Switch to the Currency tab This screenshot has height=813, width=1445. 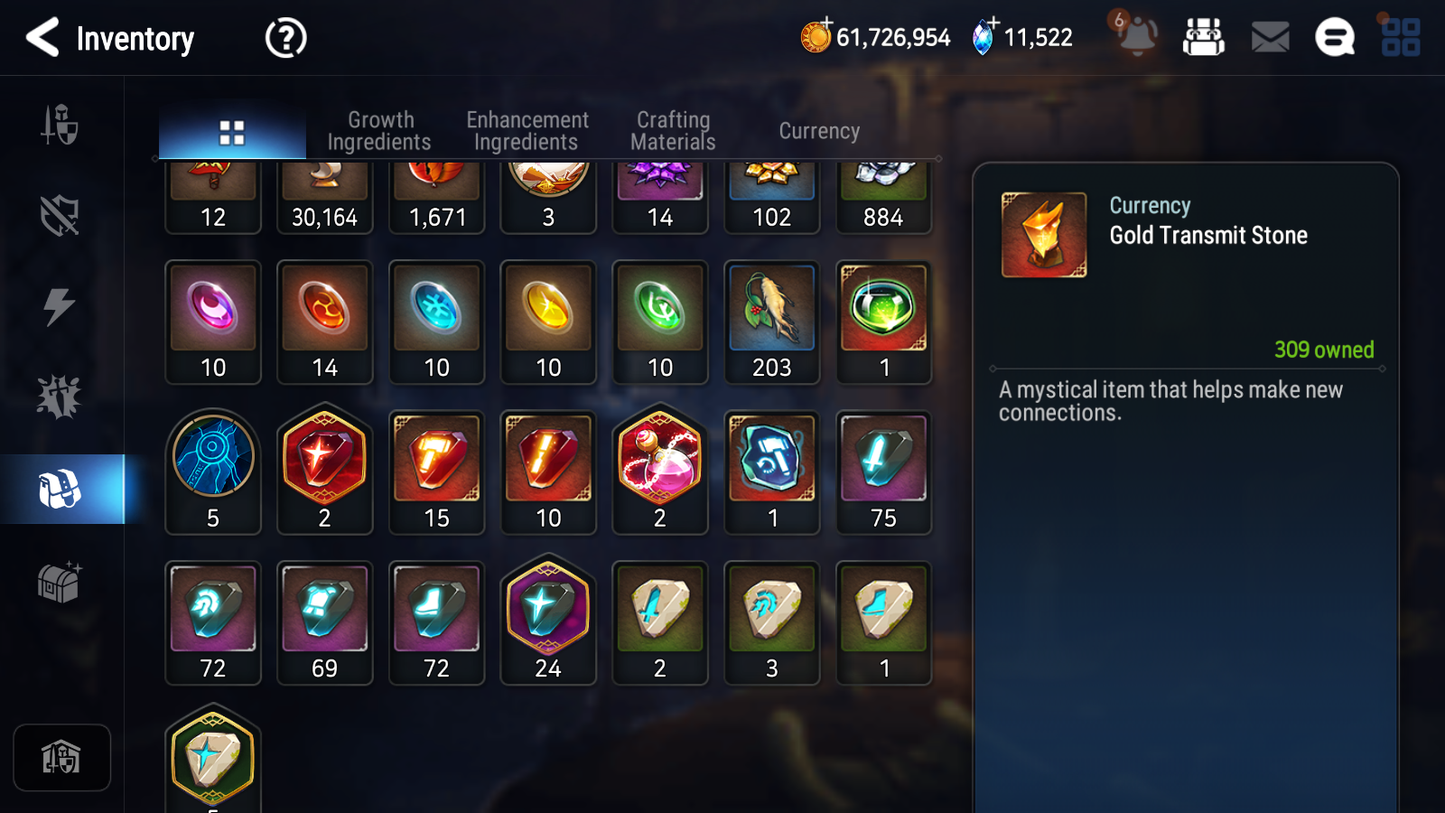pyautogui.click(x=819, y=131)
